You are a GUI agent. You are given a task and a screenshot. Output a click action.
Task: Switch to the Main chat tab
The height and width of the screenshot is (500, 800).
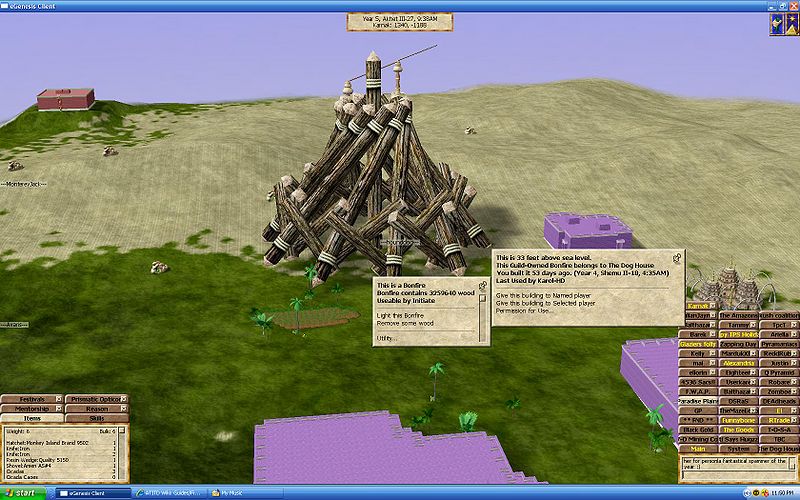click(696, 449)
